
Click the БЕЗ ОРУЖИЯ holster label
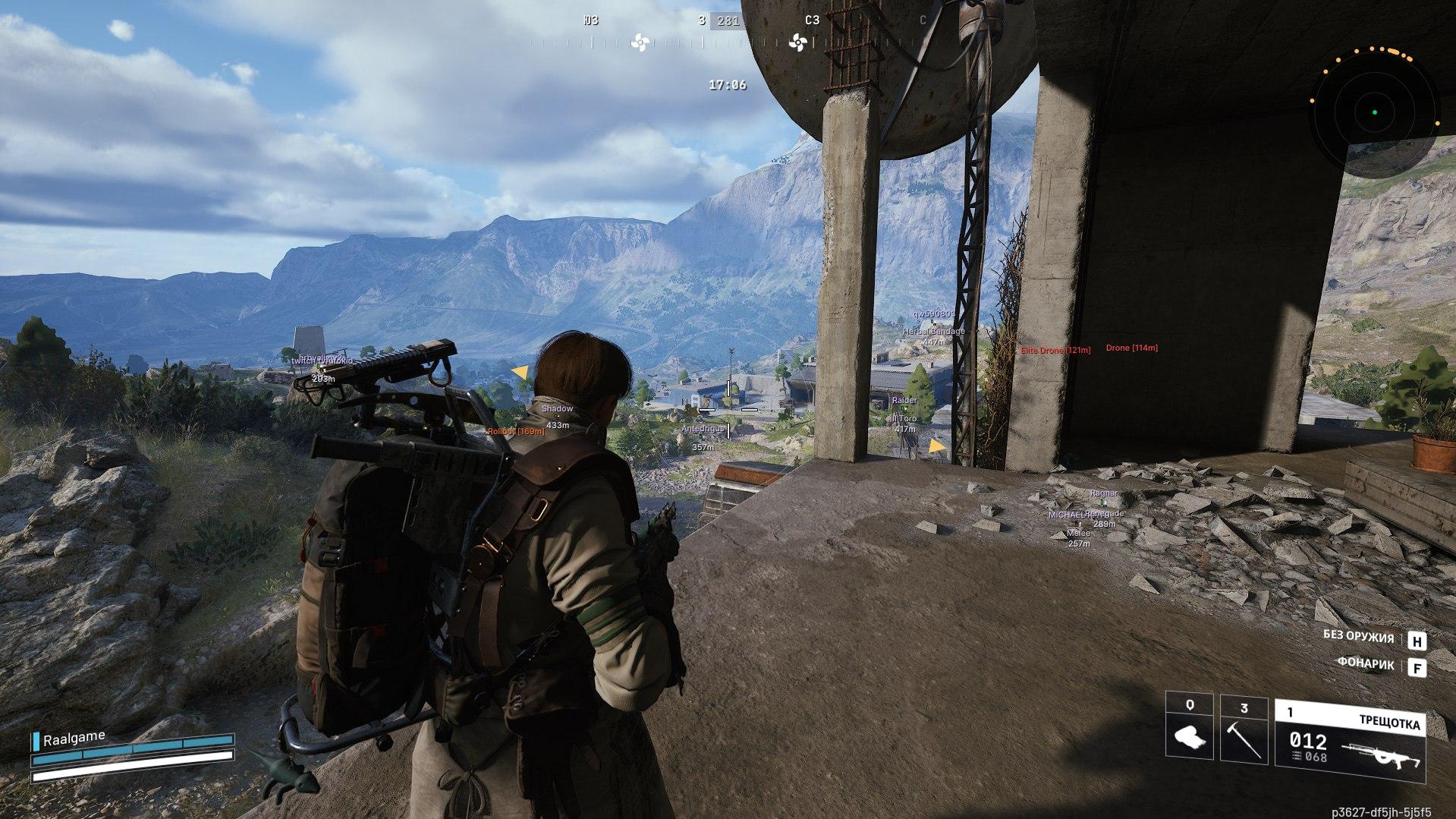point(1358,637)
